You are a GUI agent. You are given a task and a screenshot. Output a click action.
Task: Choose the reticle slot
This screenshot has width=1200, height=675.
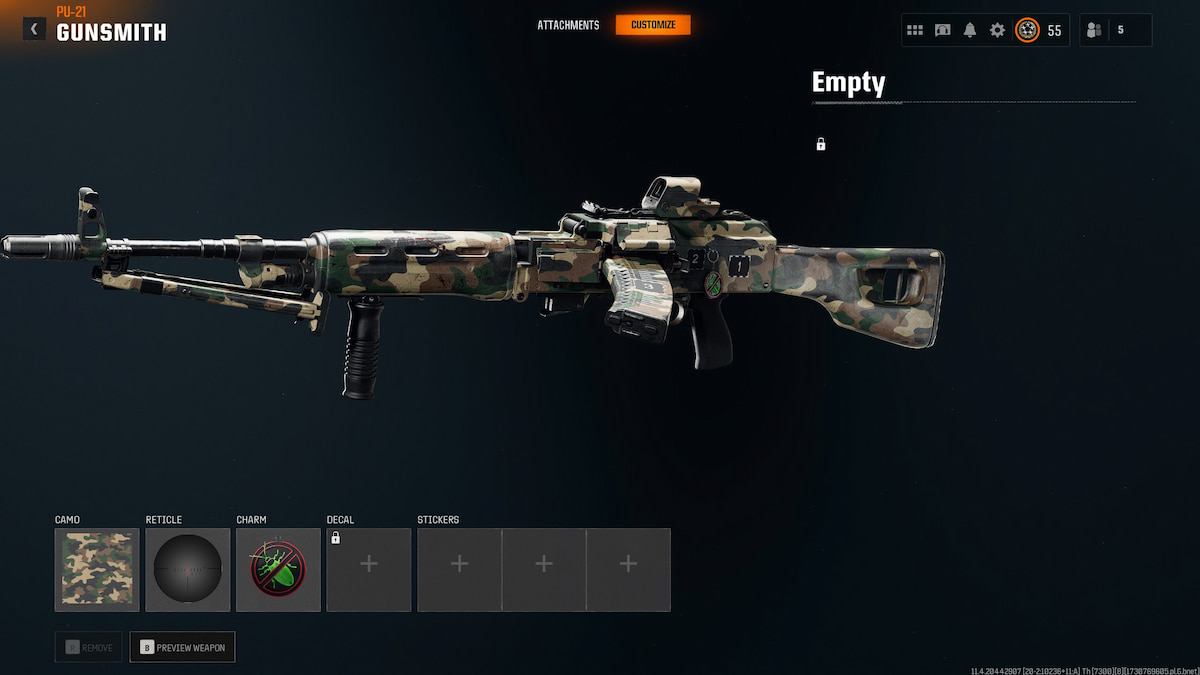(x=188, y=570)
